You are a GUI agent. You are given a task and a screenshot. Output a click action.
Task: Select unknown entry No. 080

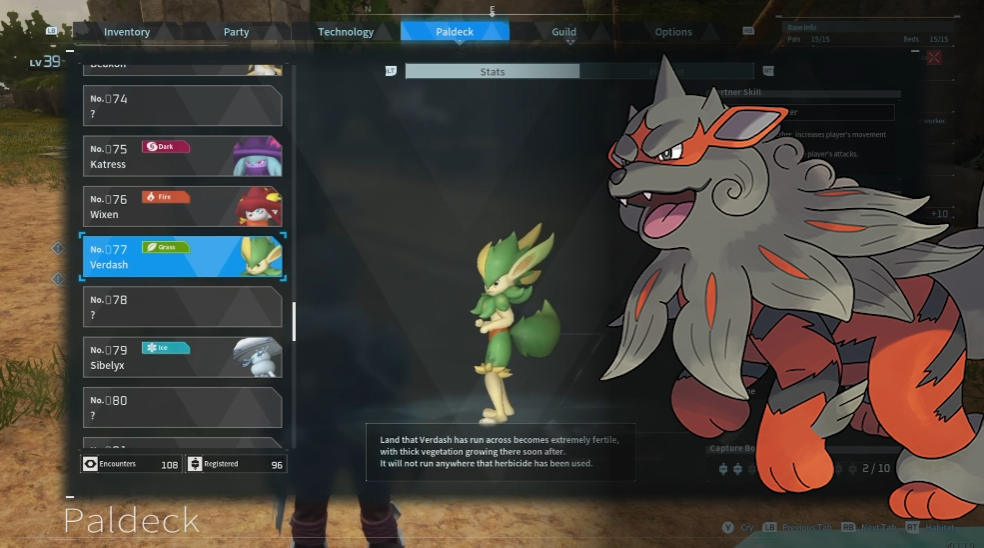(x=182, y=408)
